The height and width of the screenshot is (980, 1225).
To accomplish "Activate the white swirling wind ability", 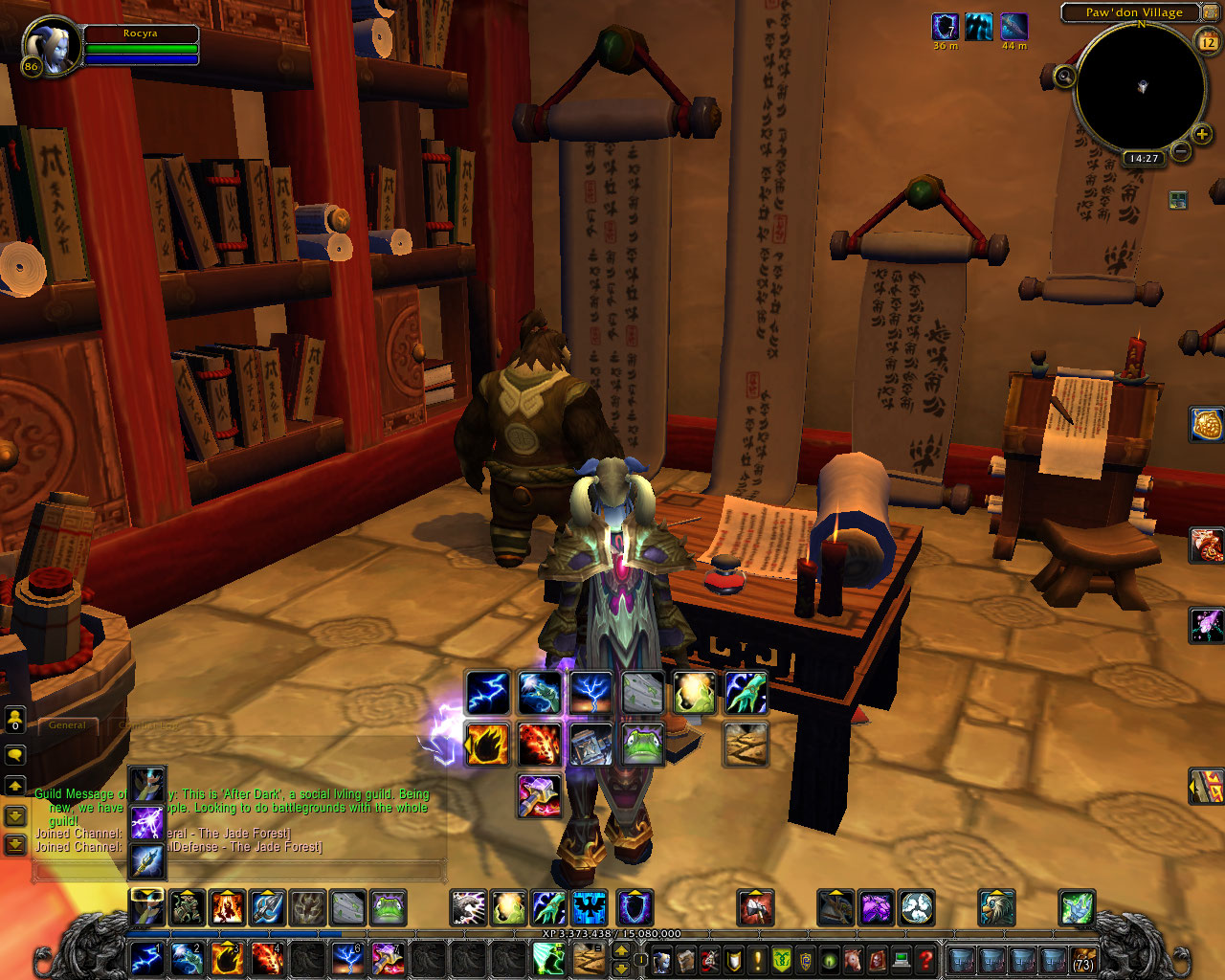I will coord(917,907).
